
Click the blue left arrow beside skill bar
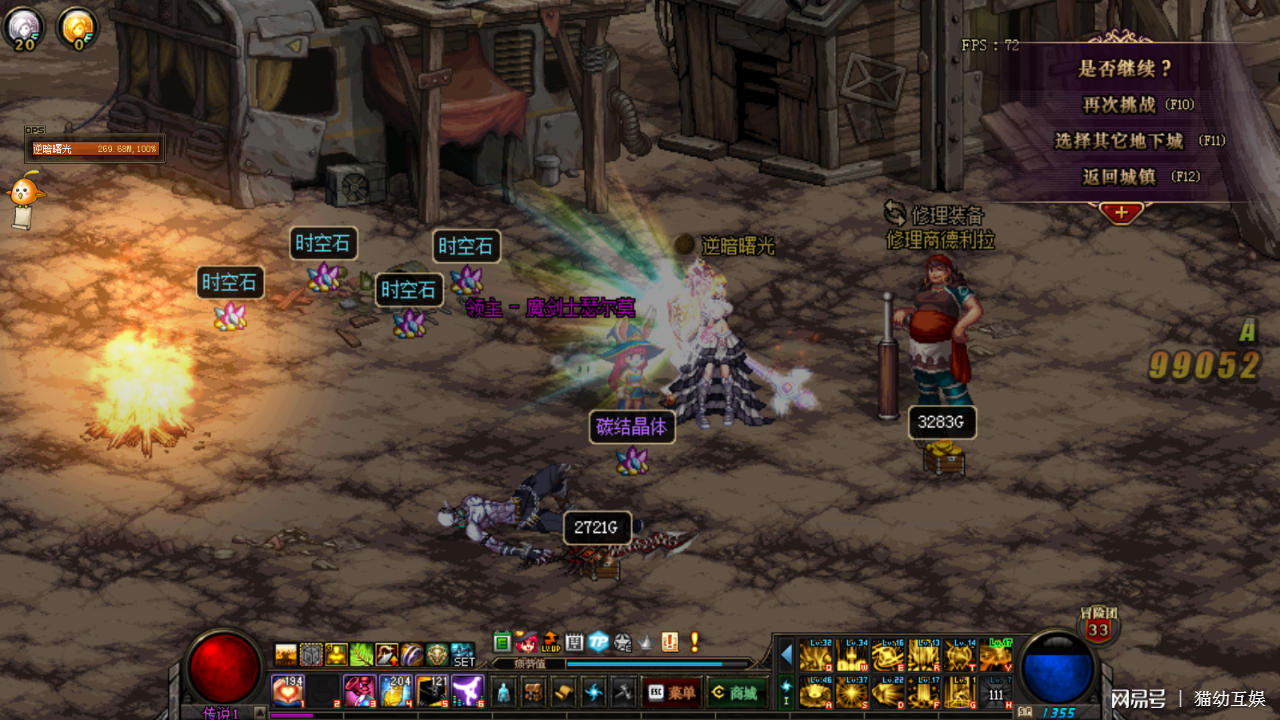[786, 655]
